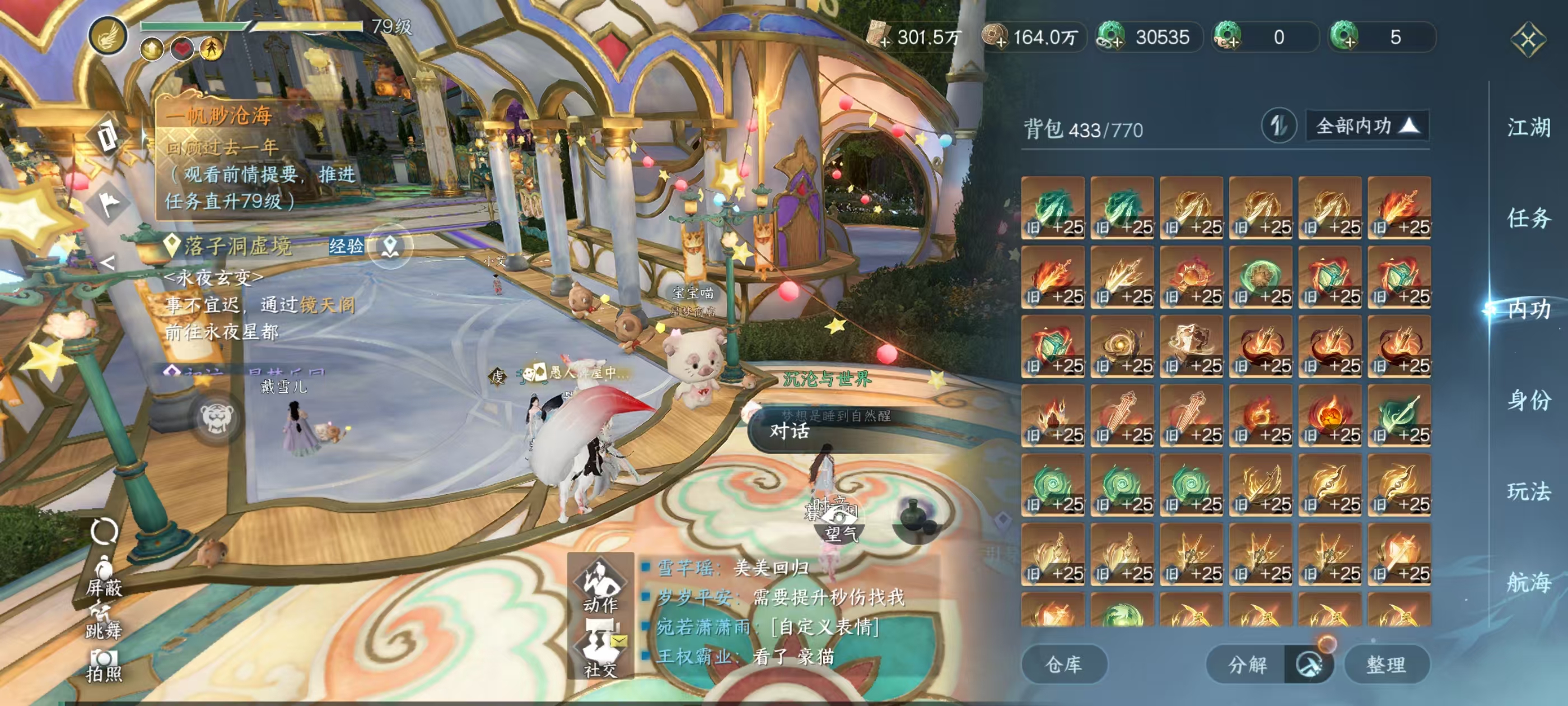Toggle the 屏蔽 hide-players button
Viewport: 1568px width, 706px height.
104,575
